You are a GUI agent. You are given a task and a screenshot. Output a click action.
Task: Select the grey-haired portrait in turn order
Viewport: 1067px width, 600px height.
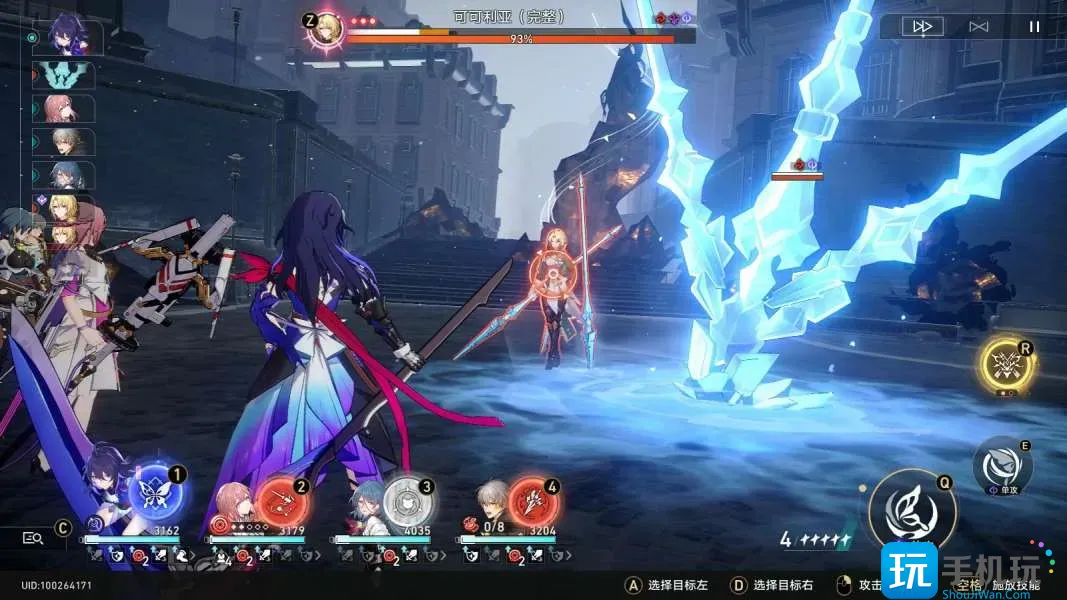(x=68, y=142)
